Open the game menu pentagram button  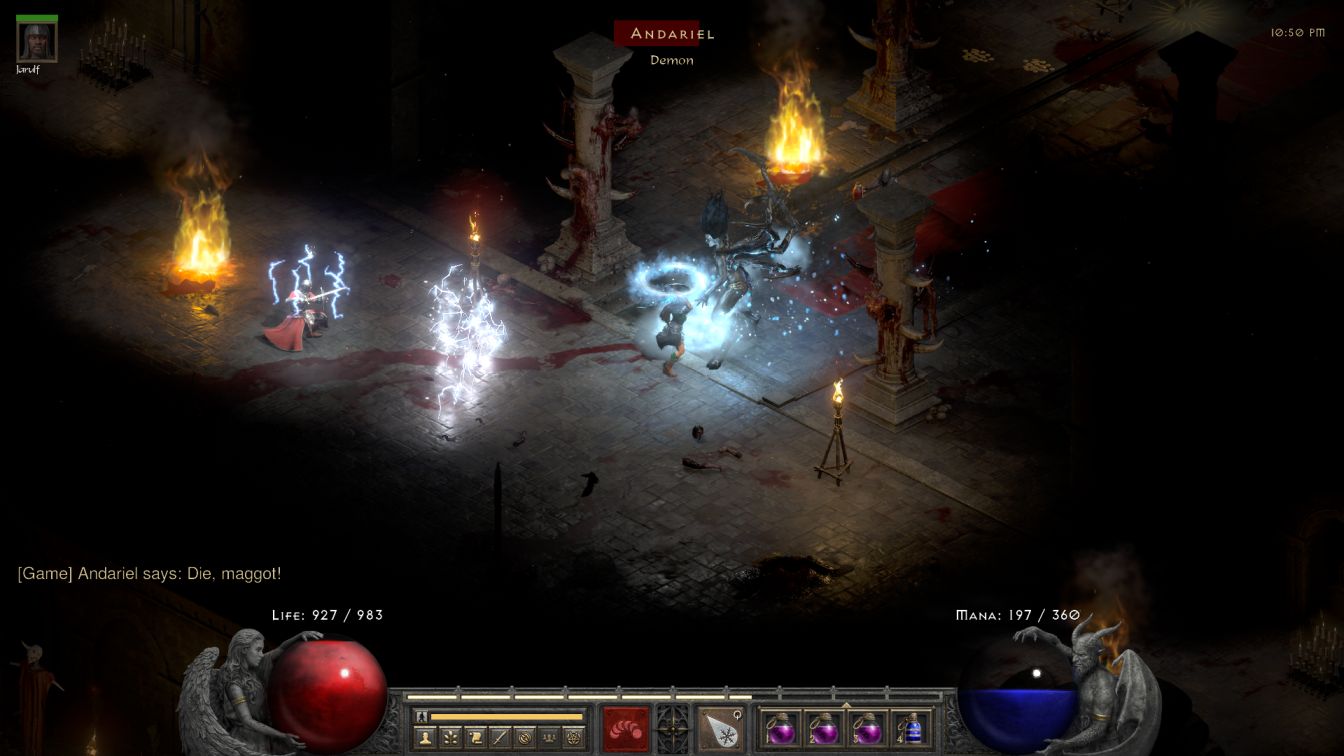(x=573, y=738)
